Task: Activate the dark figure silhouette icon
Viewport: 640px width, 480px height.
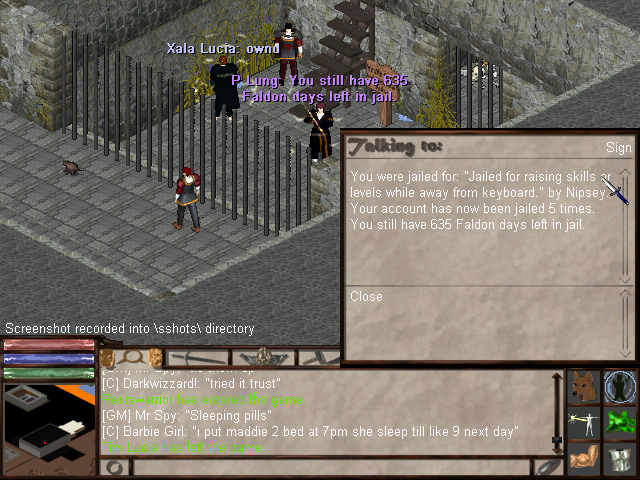Action: pyautogui.click(x=620, y=385)
